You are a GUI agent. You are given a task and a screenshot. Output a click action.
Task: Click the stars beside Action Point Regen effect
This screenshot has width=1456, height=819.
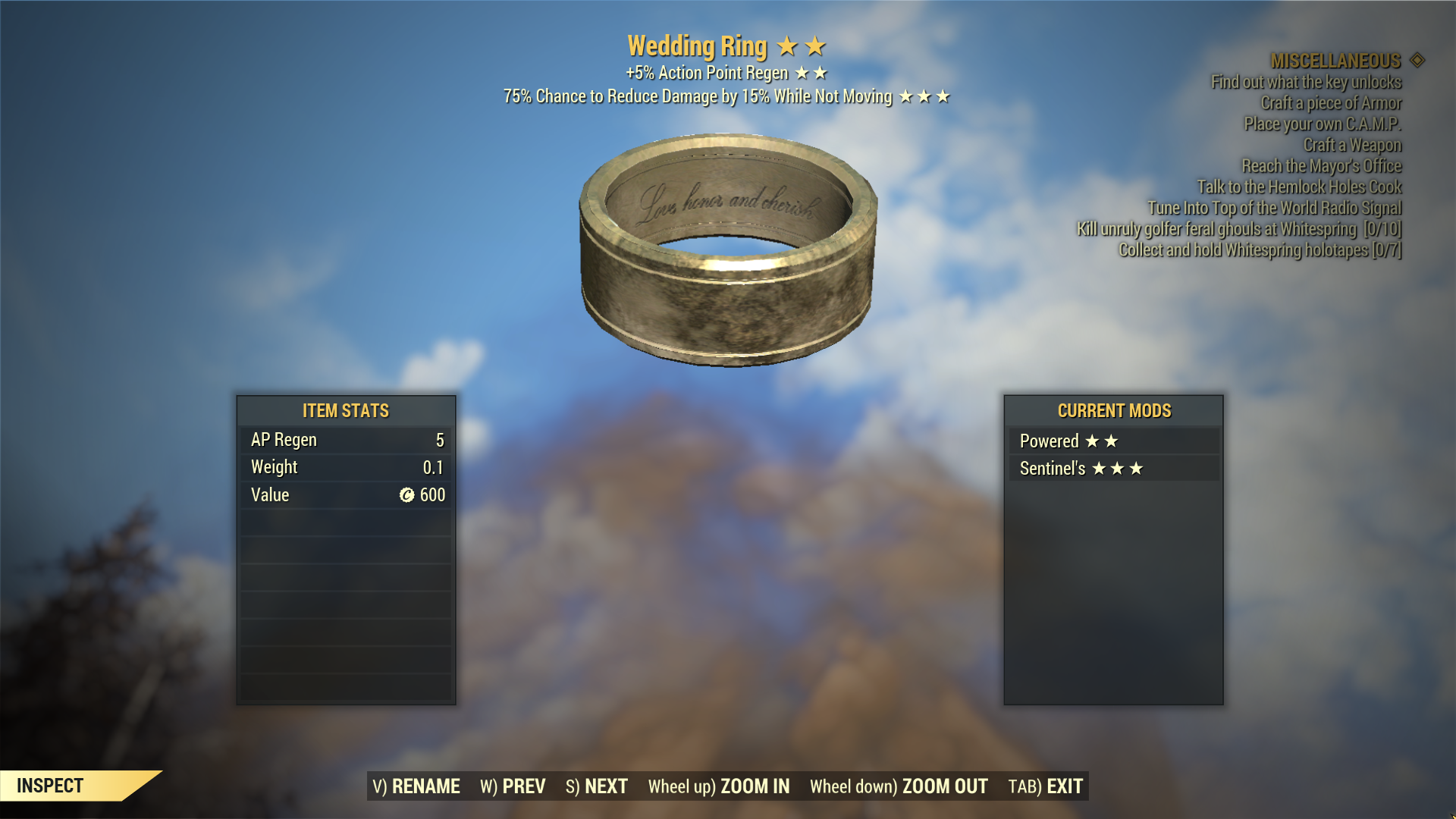pos(811,73)
